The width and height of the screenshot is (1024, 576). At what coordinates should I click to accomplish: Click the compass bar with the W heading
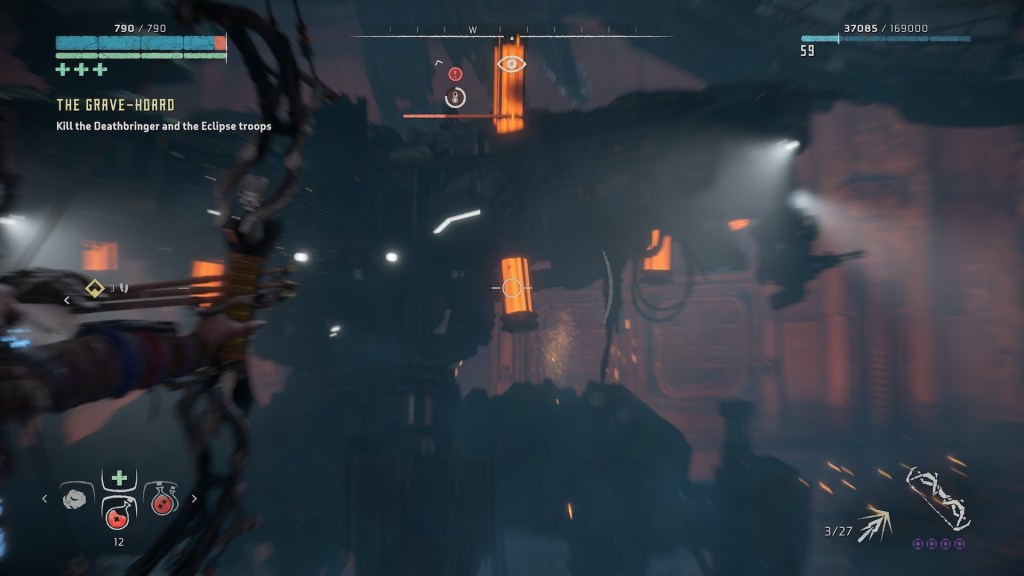[x=512, y=34]
